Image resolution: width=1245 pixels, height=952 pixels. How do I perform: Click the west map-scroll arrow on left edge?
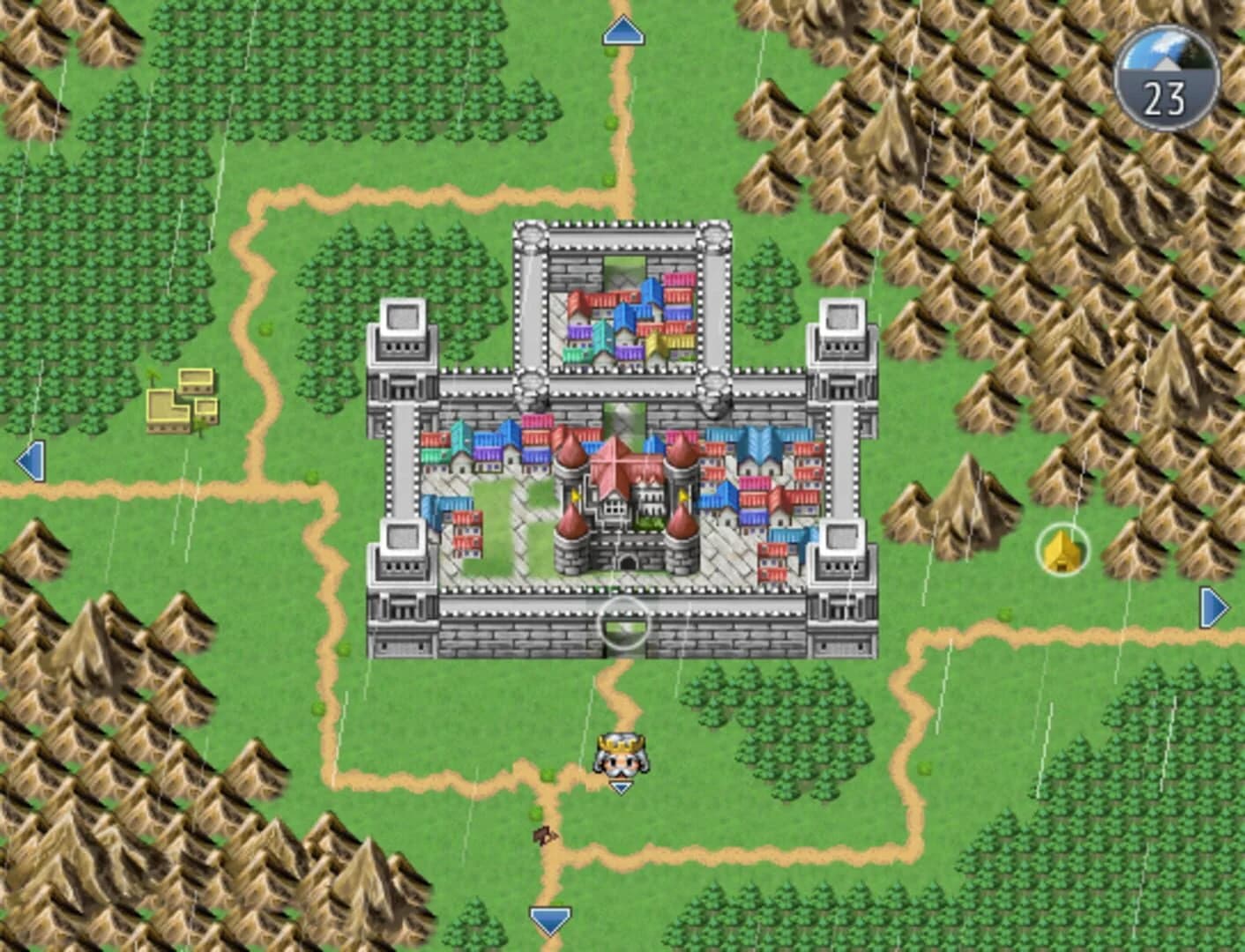point(31,457)
